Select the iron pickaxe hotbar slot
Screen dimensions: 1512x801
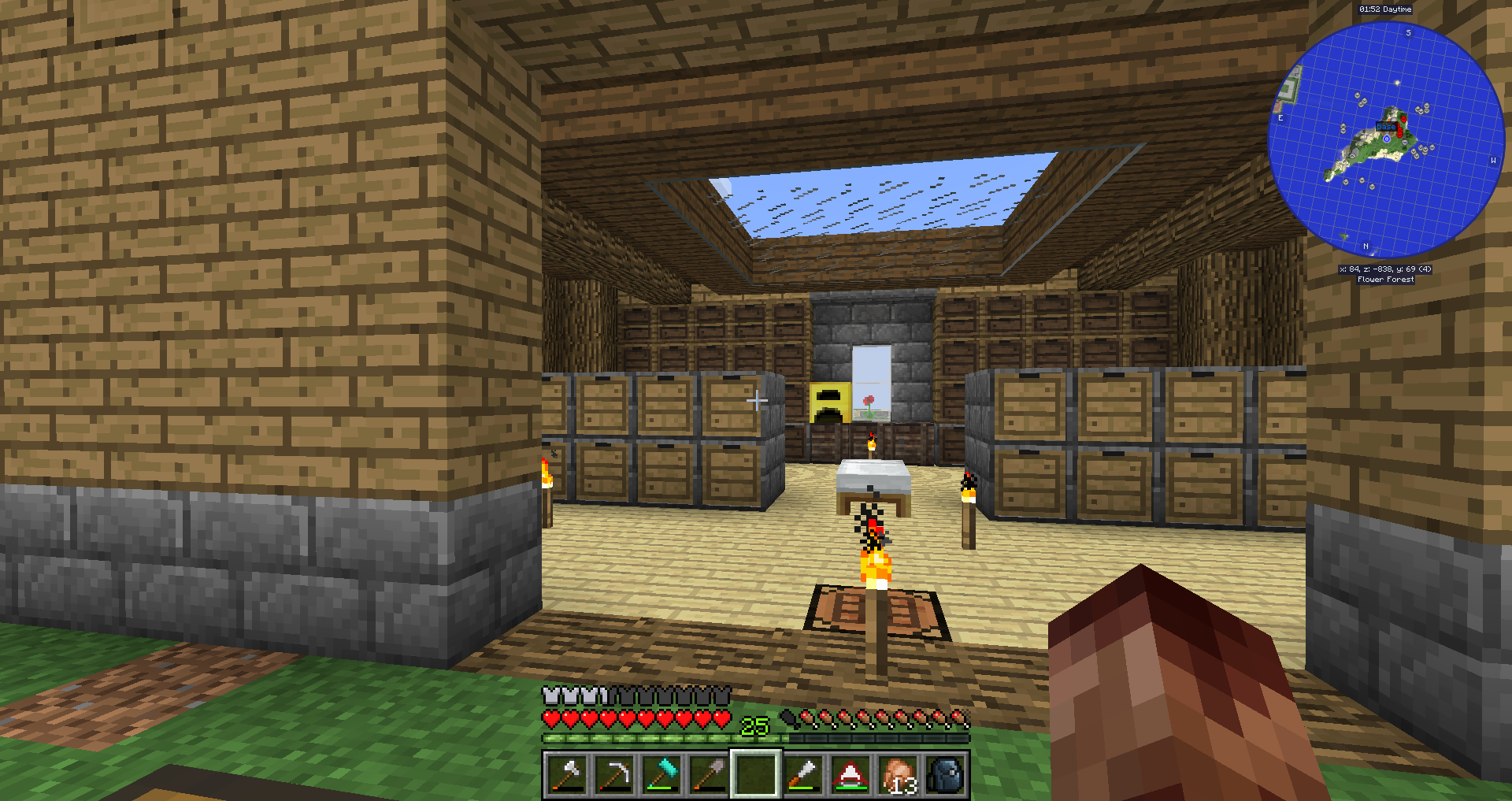click(x=613, y=774)
